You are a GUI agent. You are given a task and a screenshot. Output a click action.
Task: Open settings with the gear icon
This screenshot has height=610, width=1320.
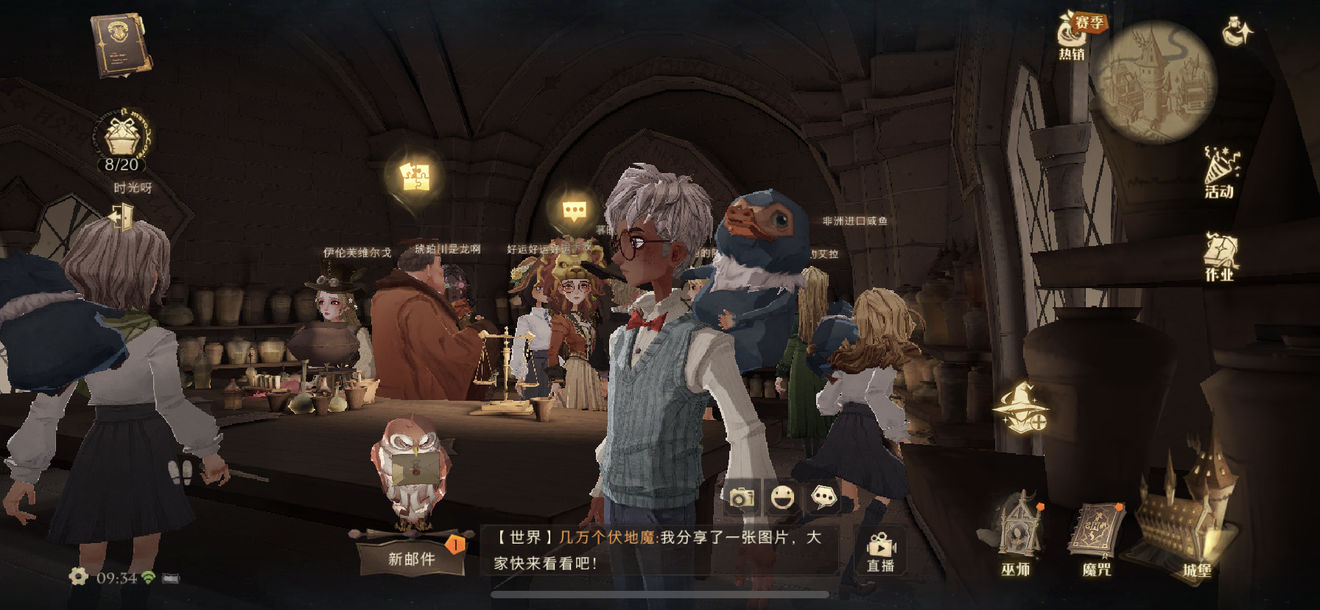78,577
